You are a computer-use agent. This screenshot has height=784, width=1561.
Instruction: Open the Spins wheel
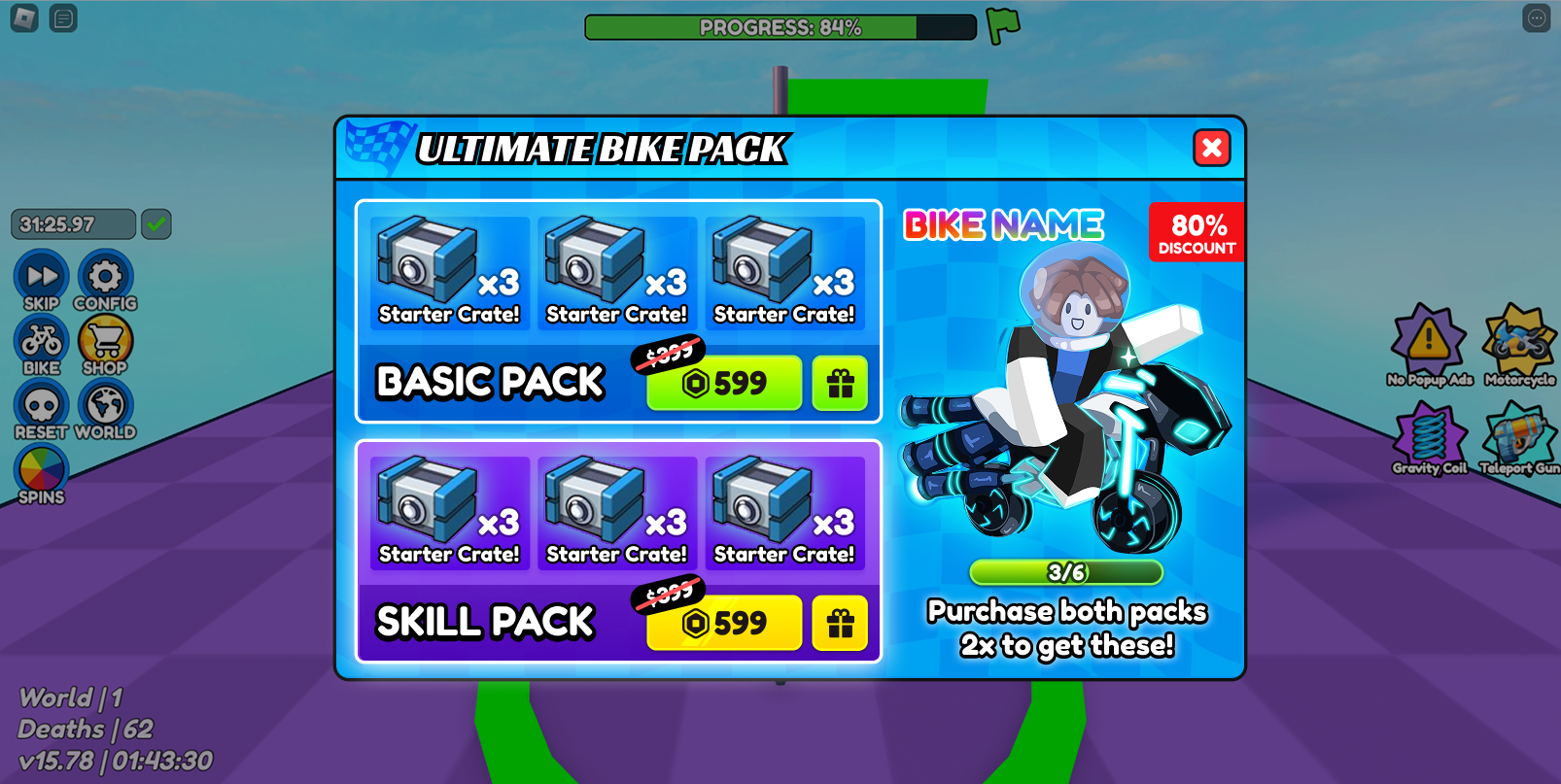coord(41,473)
